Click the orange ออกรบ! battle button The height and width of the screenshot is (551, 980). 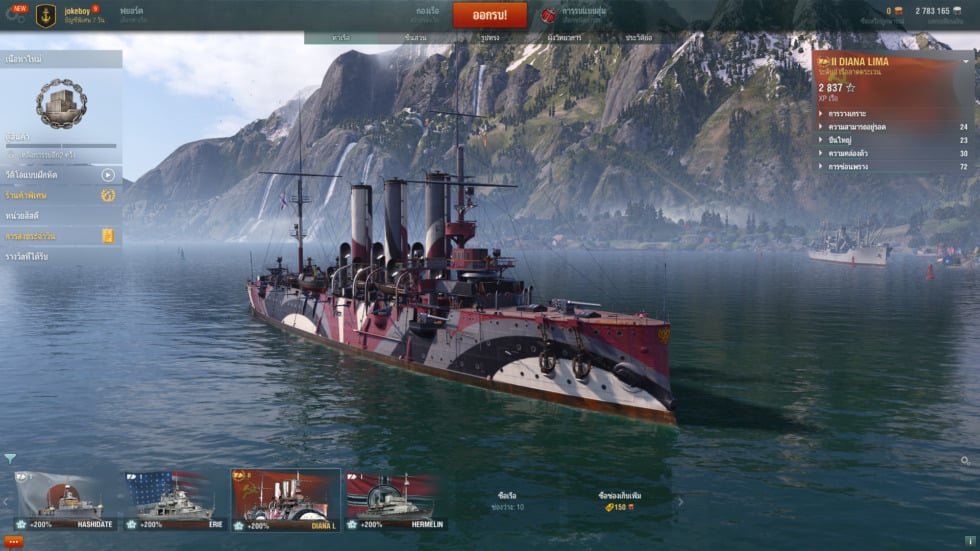click(489, 15)
